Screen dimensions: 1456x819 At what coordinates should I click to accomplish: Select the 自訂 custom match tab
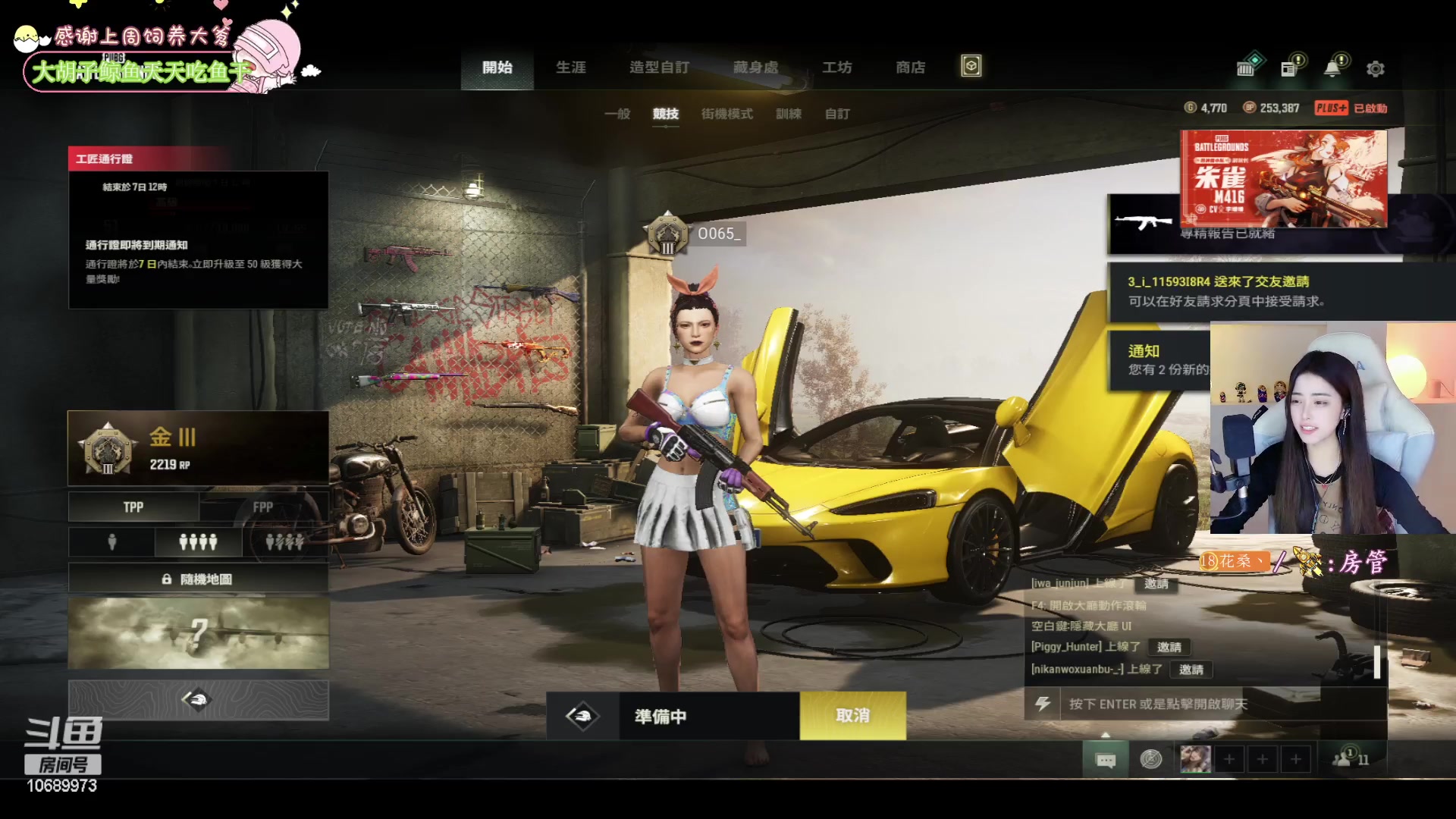tap(837, 114)
